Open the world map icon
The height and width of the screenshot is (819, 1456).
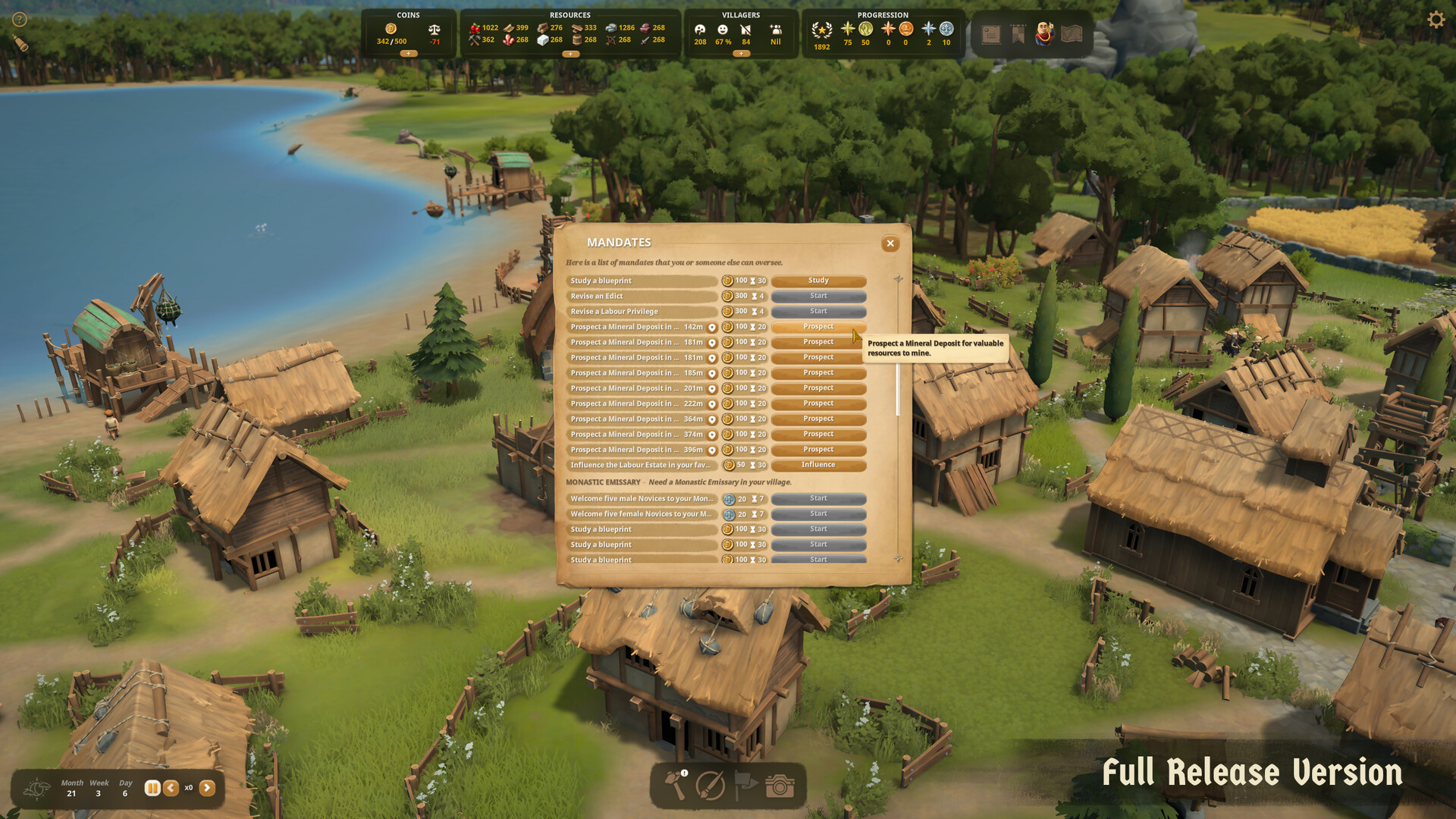[1071, 33]
